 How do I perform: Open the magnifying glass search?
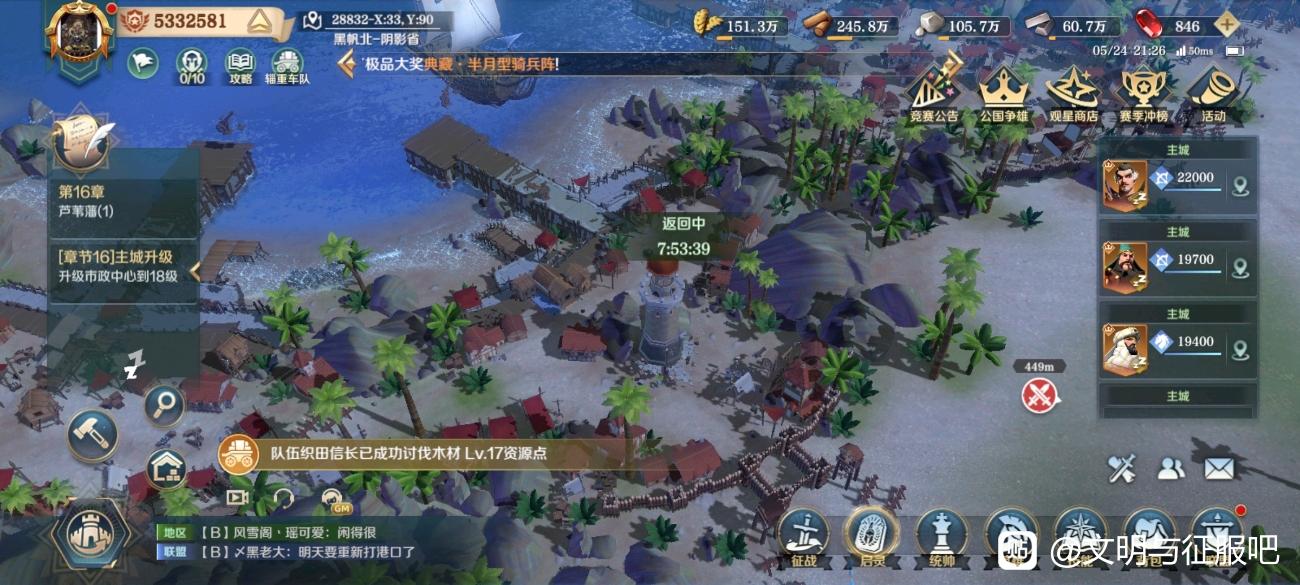(163, 404)
